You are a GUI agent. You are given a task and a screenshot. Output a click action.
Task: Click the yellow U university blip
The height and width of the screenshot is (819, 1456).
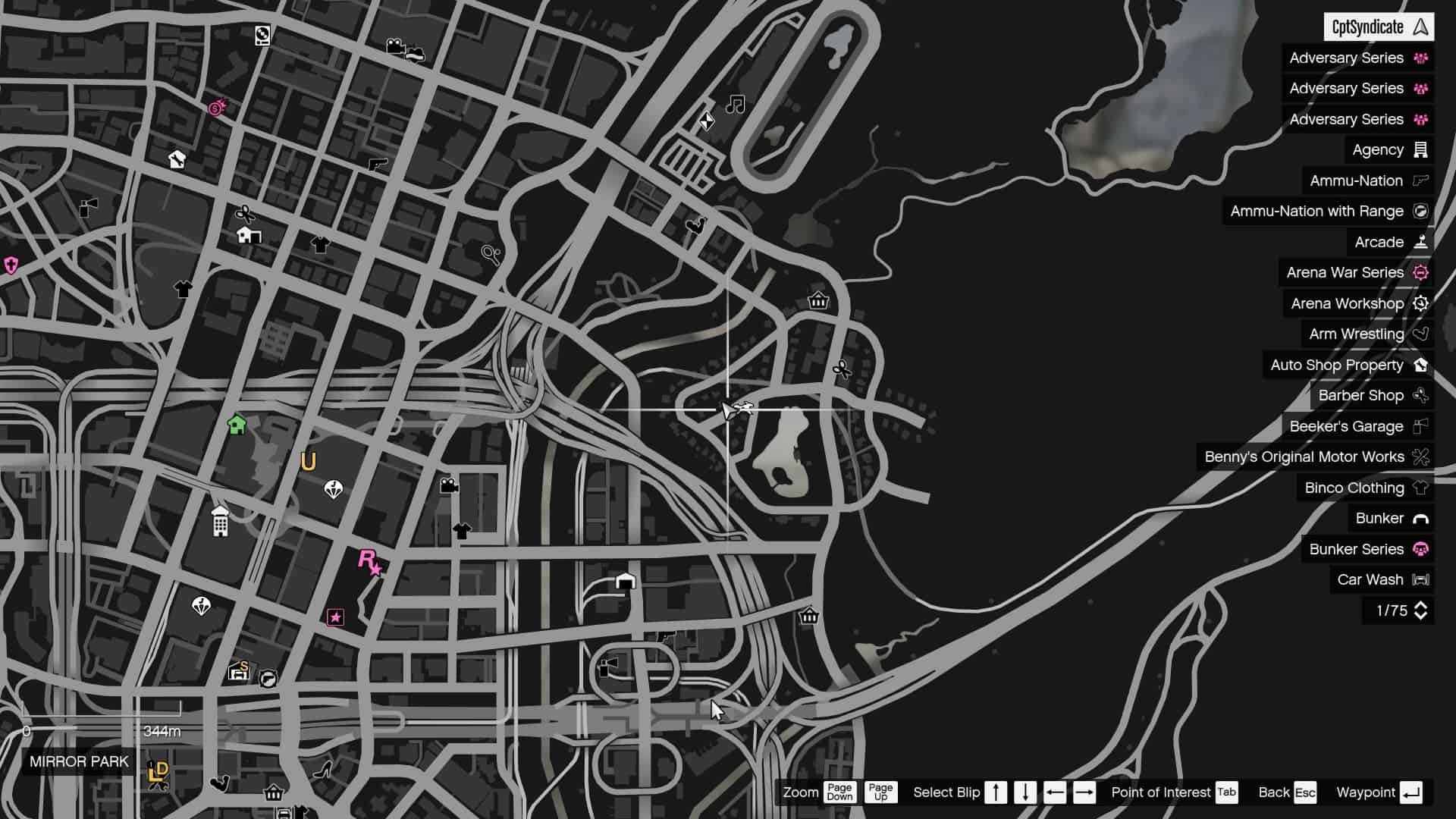(x=308, y=460)
